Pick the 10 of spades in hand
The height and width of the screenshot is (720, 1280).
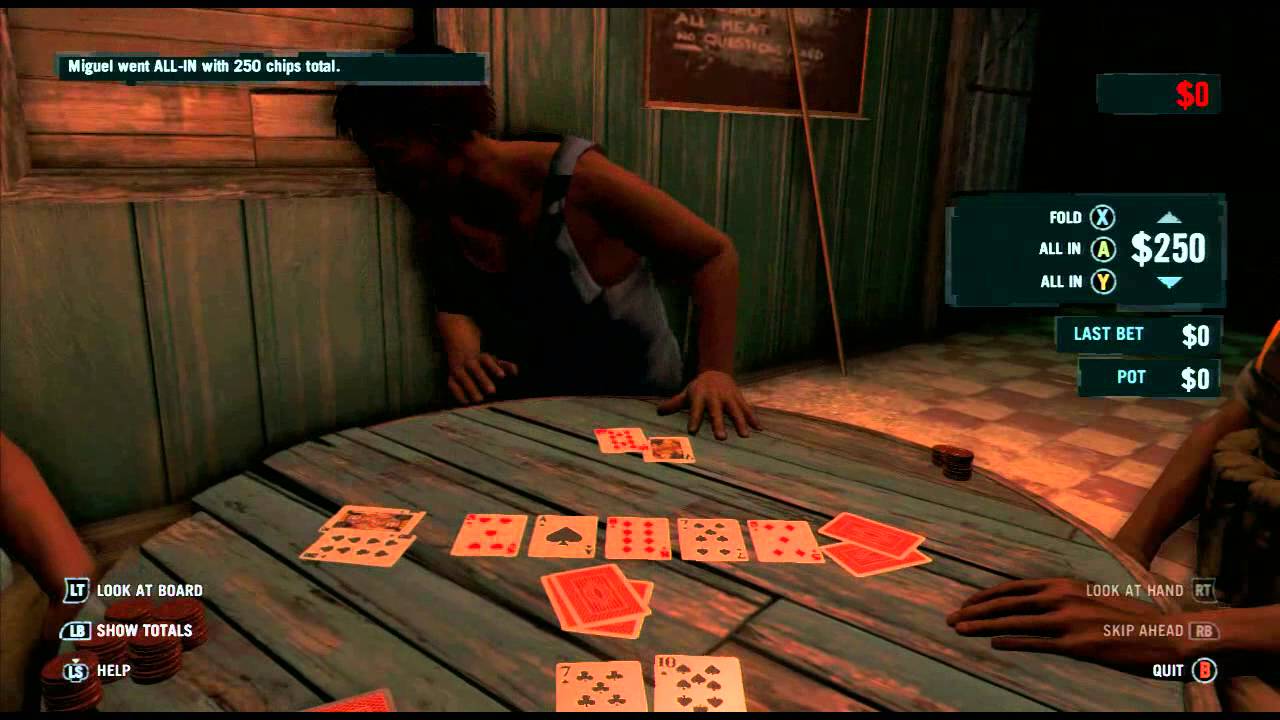pyautogui.click(x=698, y=685)
